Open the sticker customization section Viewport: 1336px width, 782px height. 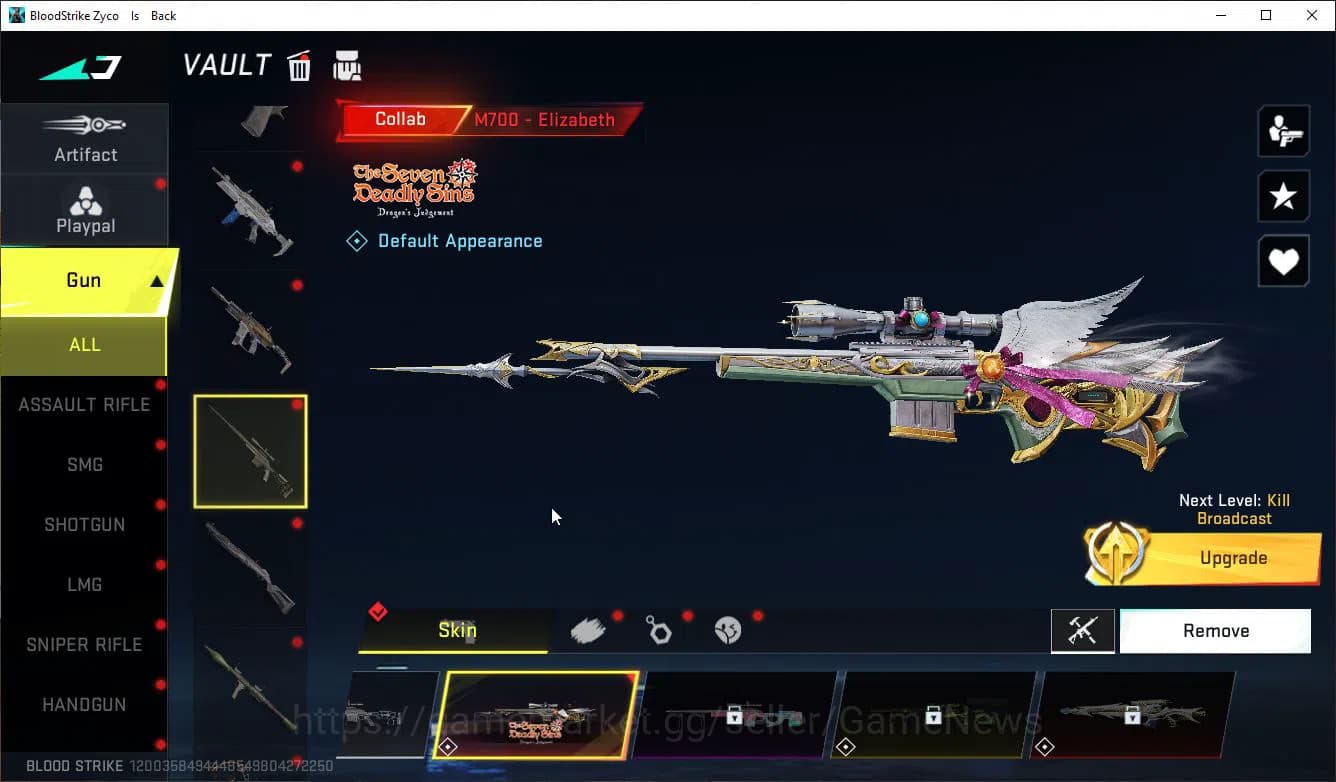[x=728, y=630]
